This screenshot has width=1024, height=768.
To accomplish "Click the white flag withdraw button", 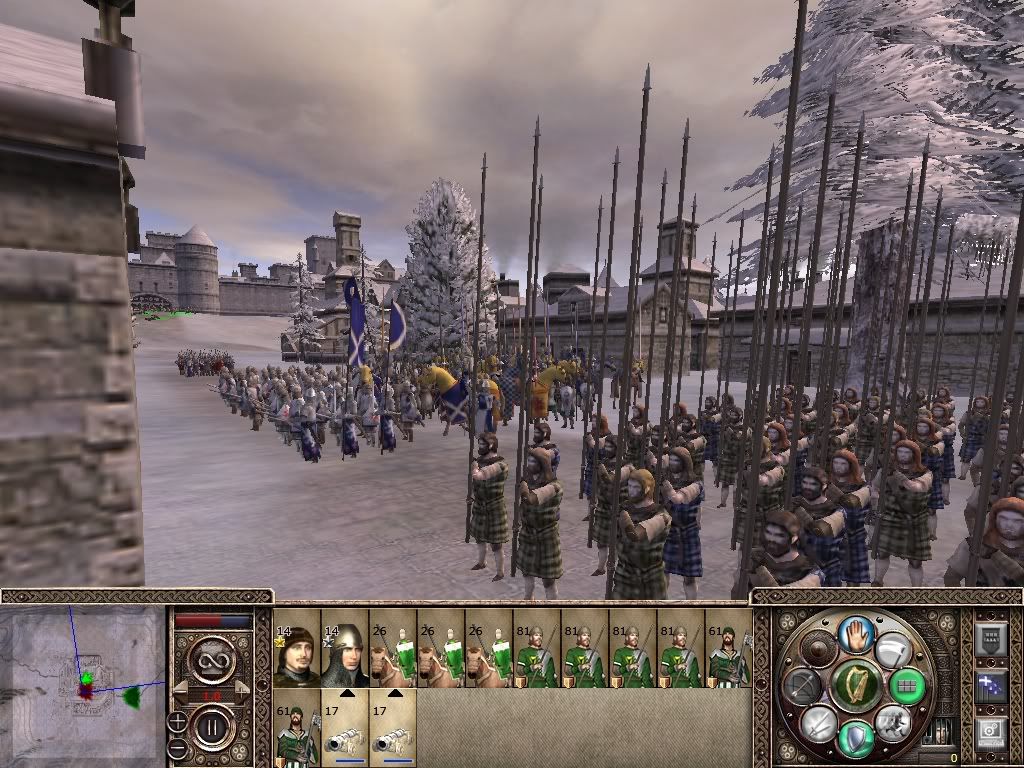I will pyautogui.click(x=893, y=649).
